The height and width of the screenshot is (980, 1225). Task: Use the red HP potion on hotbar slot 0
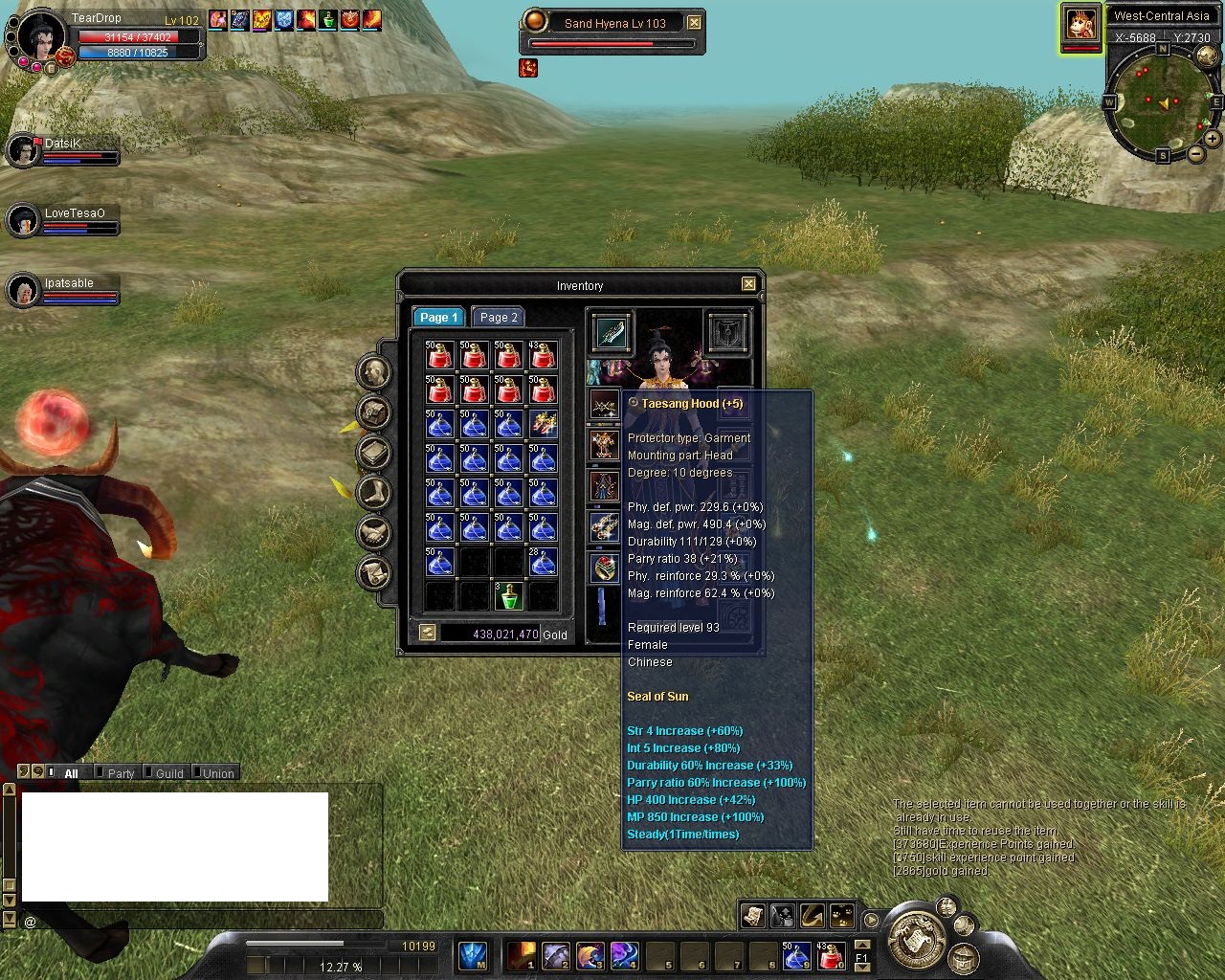click(x=830, y=955)
